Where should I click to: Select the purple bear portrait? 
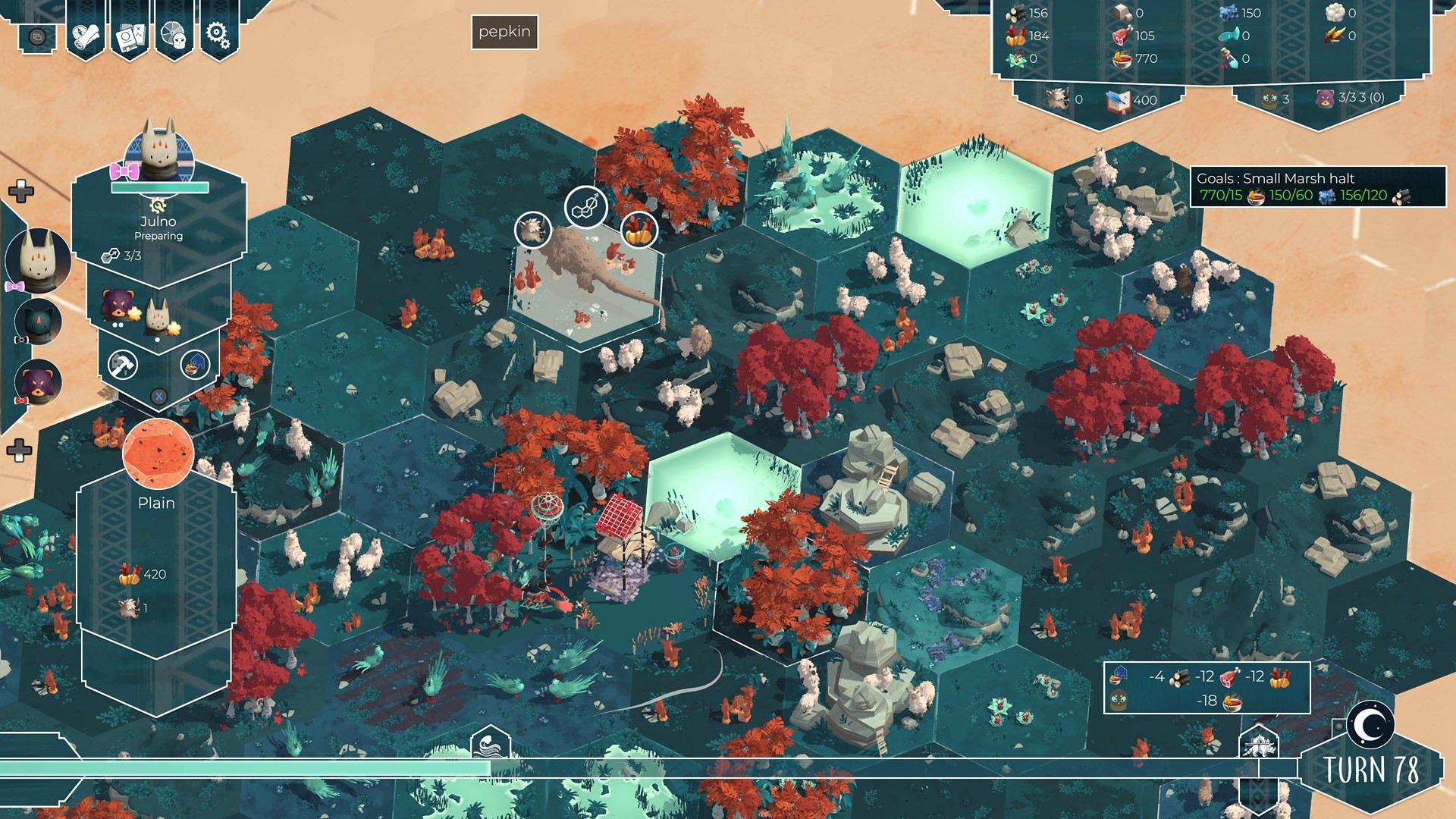(38, 381)
